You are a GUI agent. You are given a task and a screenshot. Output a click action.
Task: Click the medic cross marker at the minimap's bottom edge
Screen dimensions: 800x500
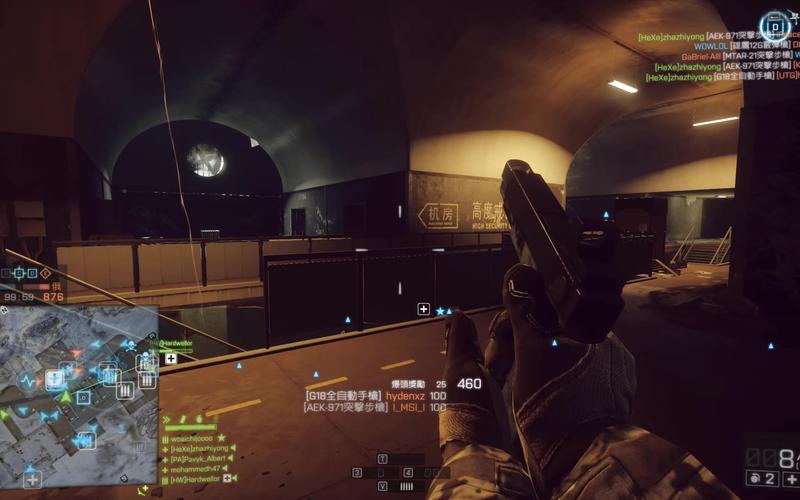[x=33, y=479]
